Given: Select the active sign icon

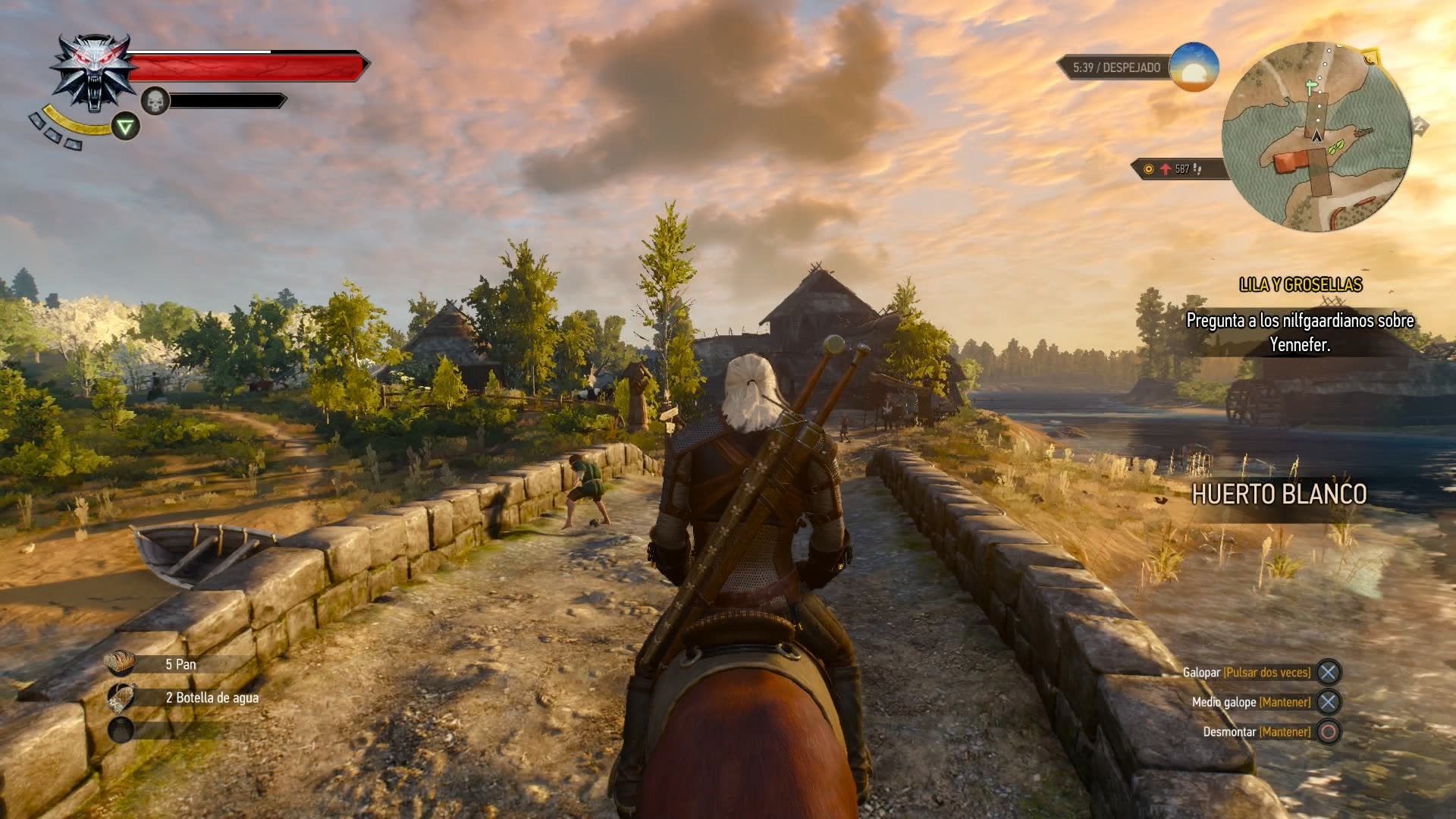Looking at the screenshot, I should click(126, 126).
